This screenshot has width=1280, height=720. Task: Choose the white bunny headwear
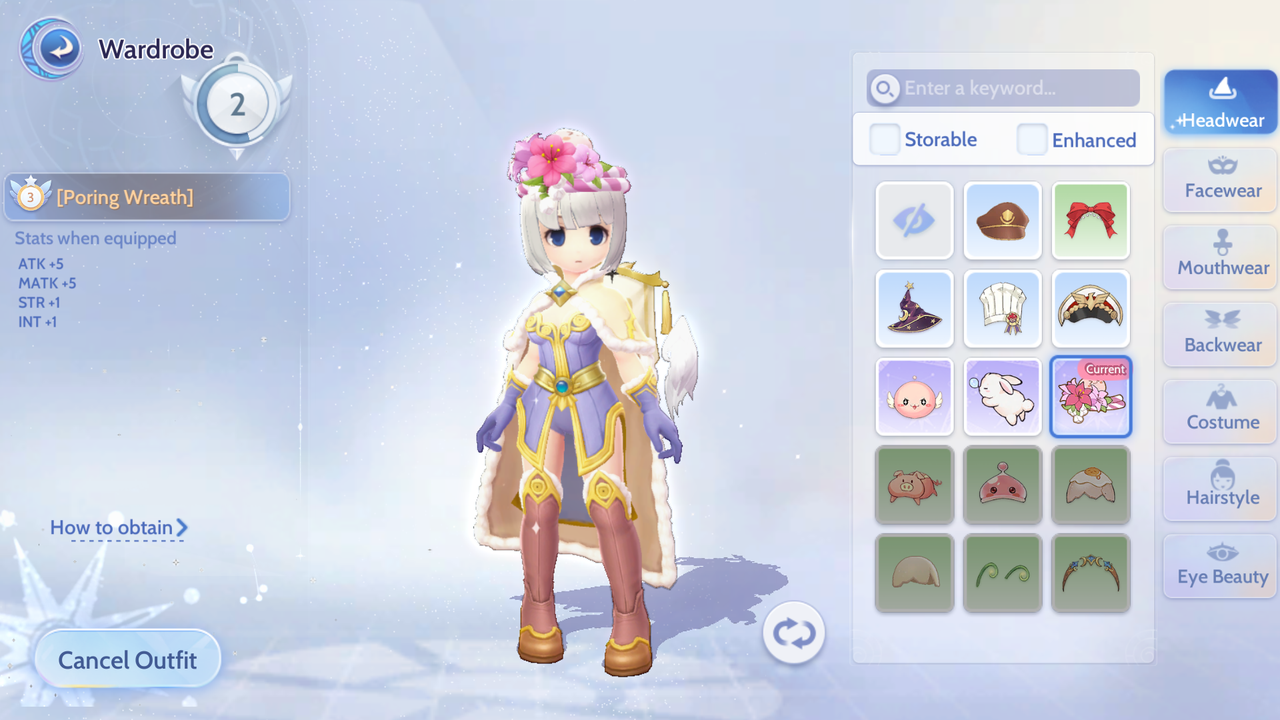click(x=1003, y=397)
